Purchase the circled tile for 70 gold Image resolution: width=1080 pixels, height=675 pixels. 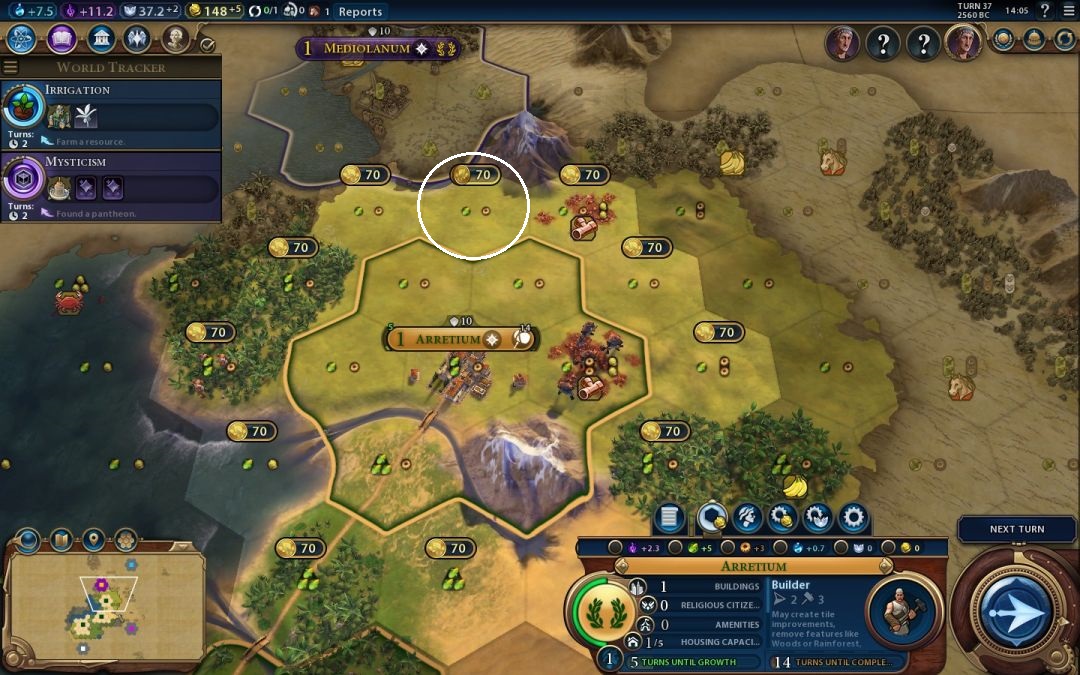tap(474, 175)
